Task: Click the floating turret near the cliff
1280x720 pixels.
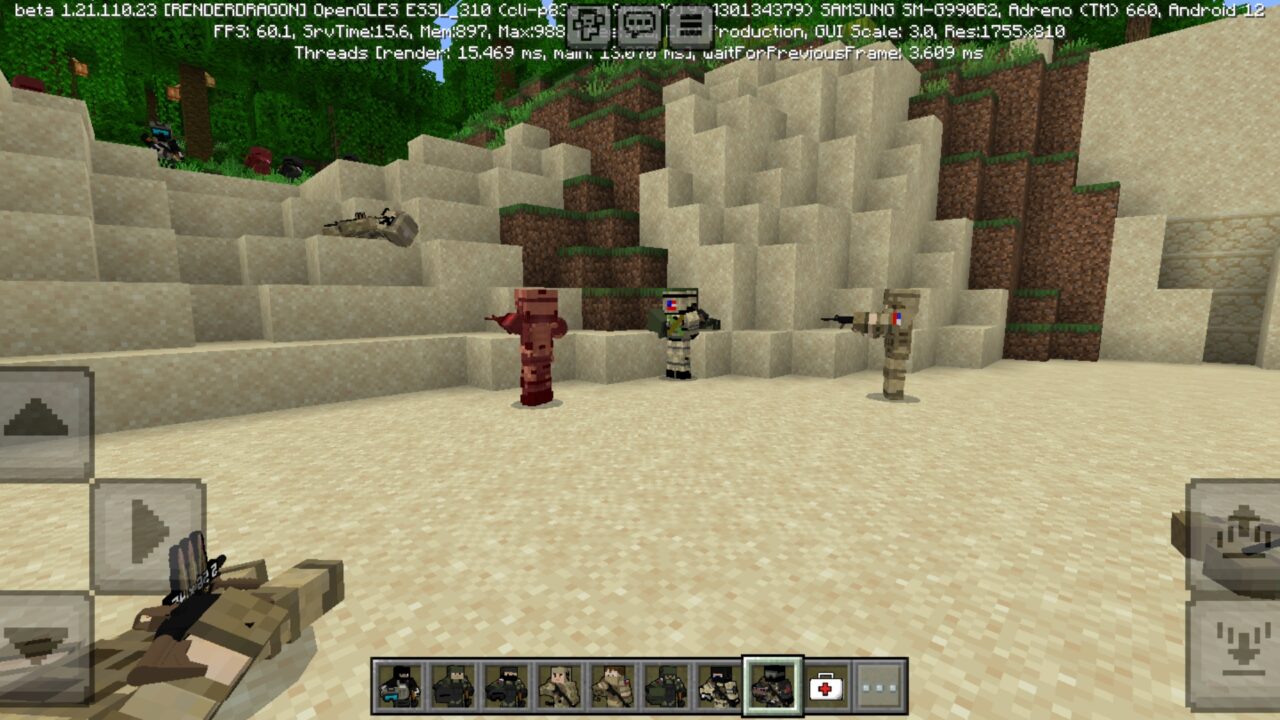Action: point(370,225)
